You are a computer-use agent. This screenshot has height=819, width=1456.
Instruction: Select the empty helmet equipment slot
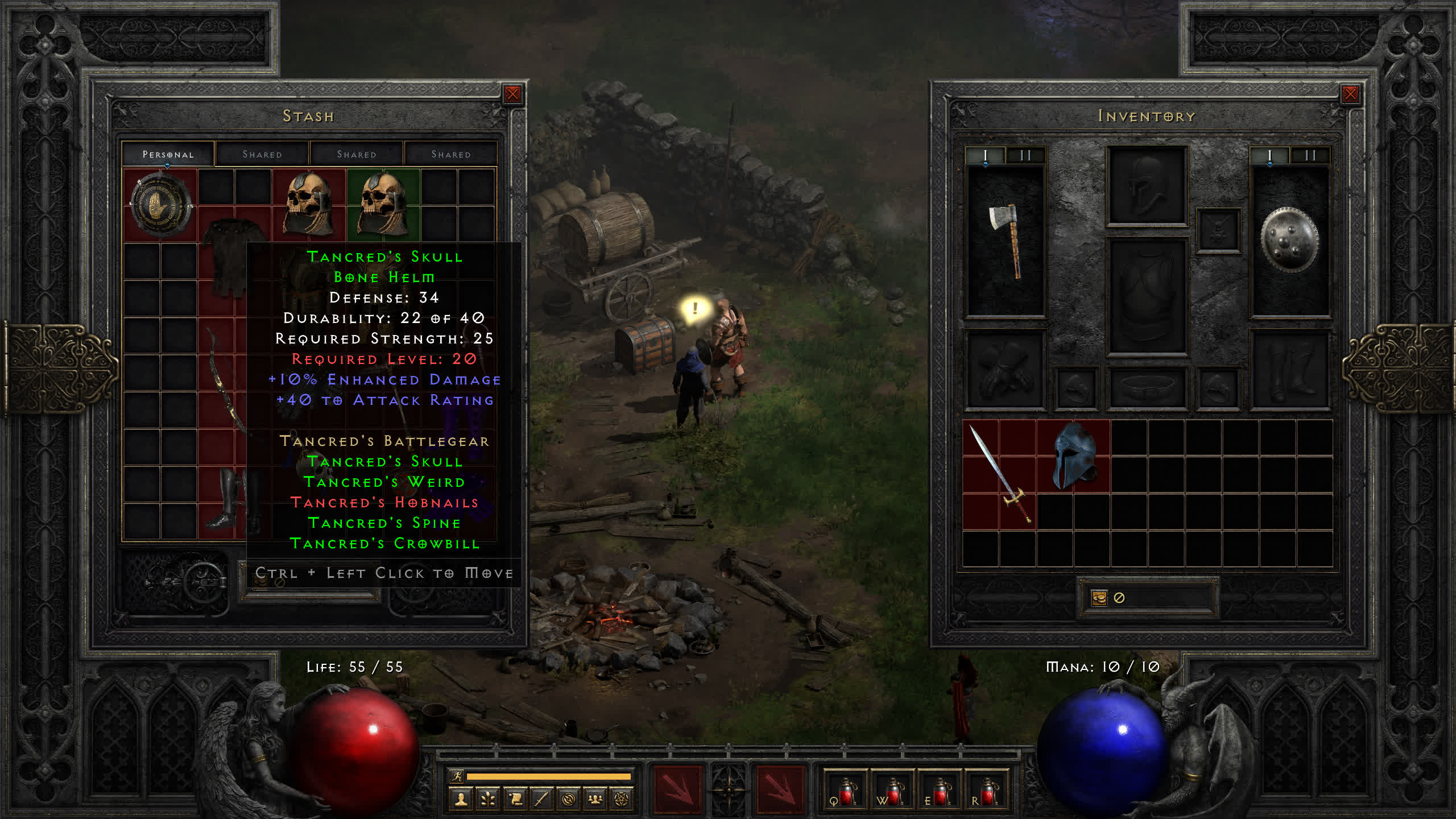pyautogui.click(x=1147, y=185)
